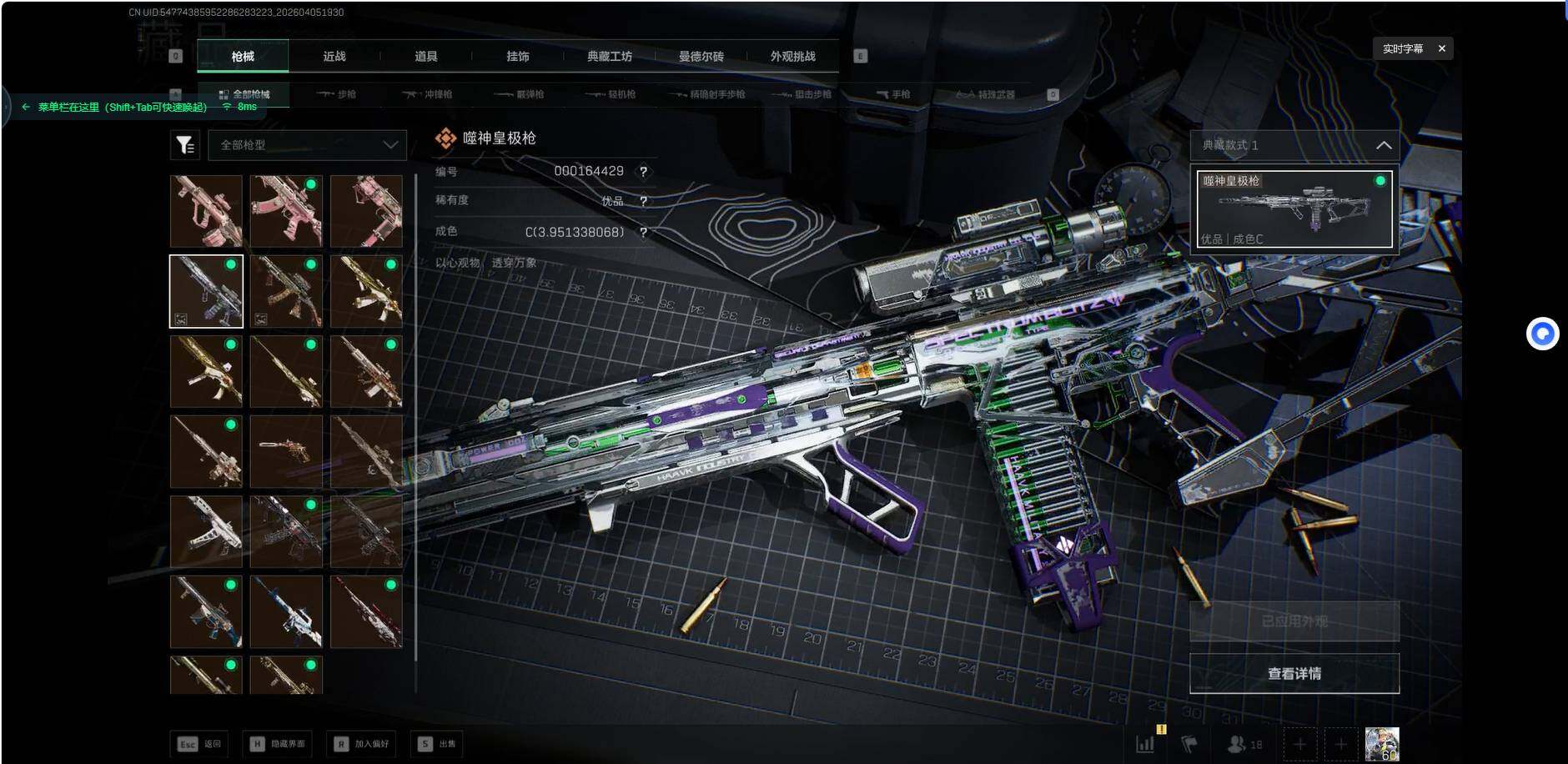Switch to the 外观挑战 tab
1568x764 pixels.
(793, 57)
